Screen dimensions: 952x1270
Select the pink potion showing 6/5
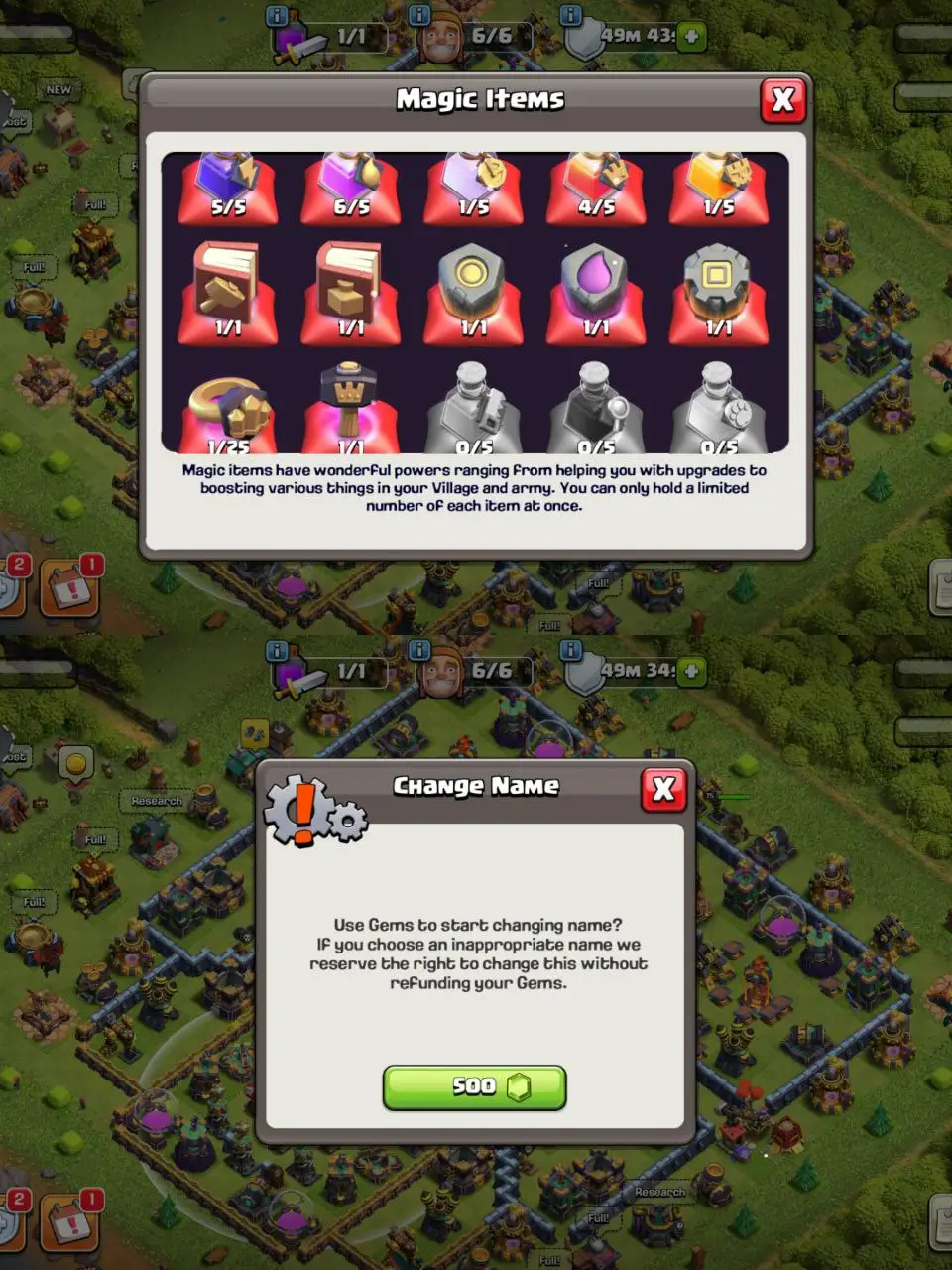351,187
